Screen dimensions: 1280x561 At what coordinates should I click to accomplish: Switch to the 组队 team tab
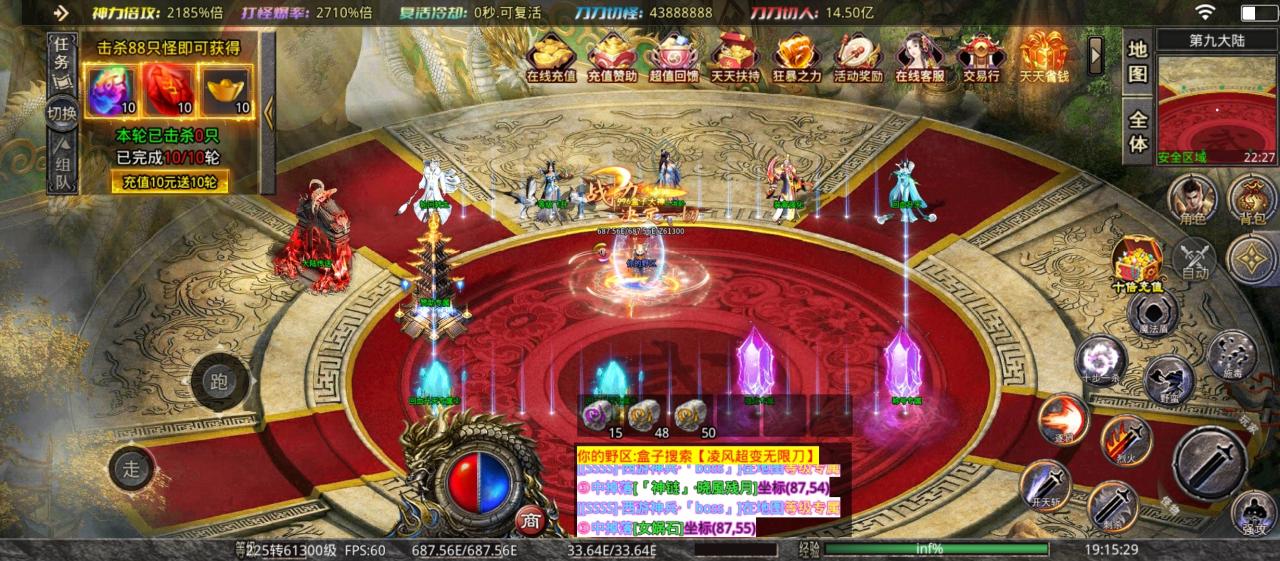[62, 172]
